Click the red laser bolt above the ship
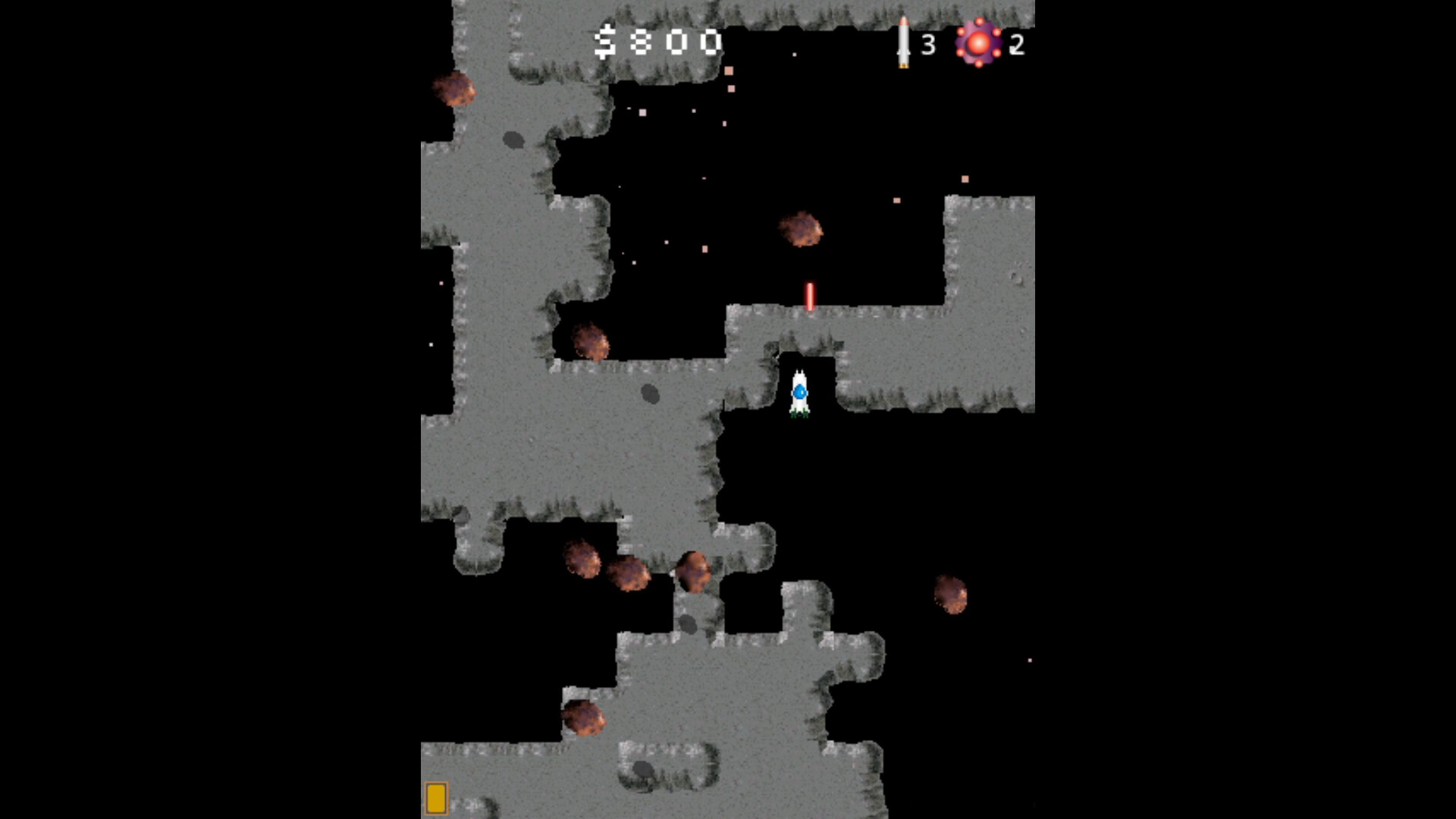Viewport: 1456px width, 819px height. [809, 296]
